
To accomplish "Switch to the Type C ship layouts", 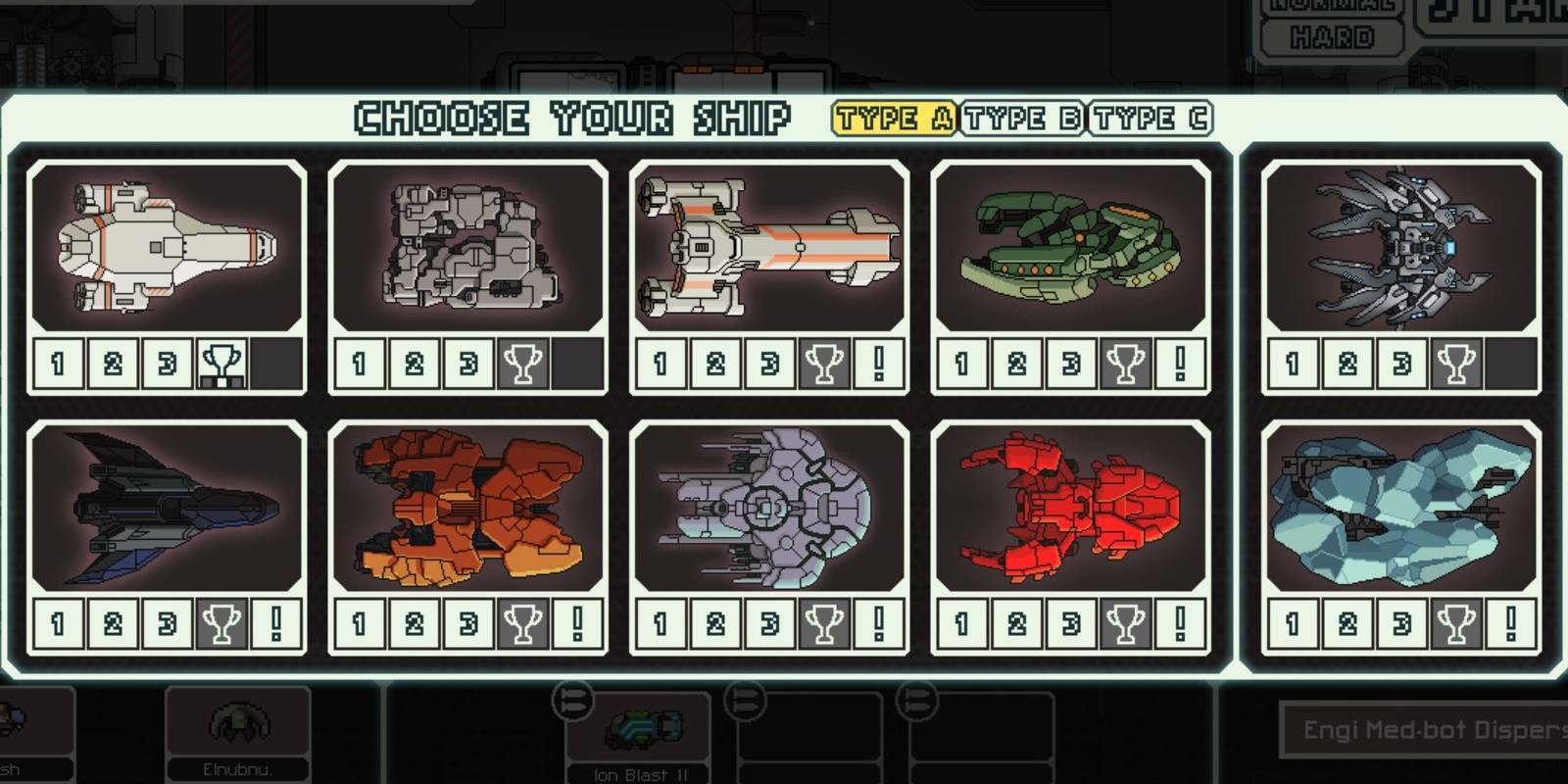I will coord(1149,118).
